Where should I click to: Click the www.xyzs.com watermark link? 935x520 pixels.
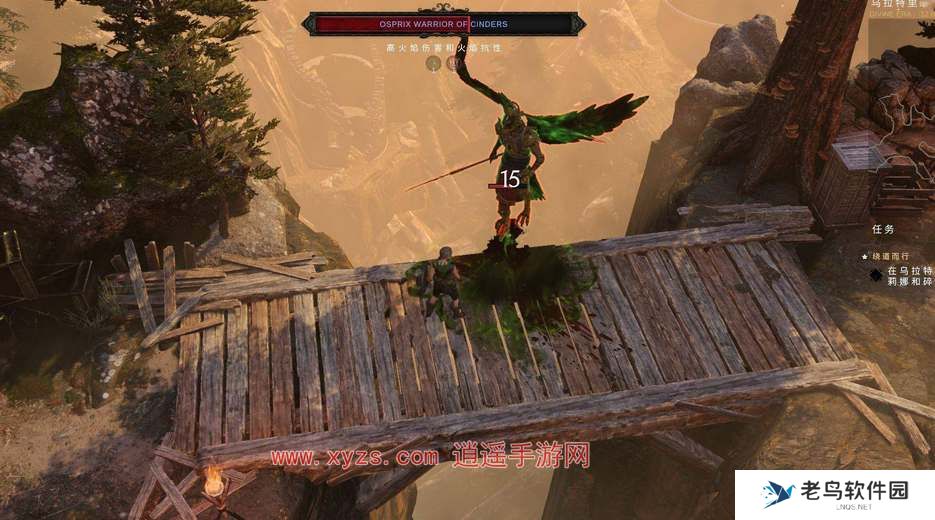coord(355,457)
